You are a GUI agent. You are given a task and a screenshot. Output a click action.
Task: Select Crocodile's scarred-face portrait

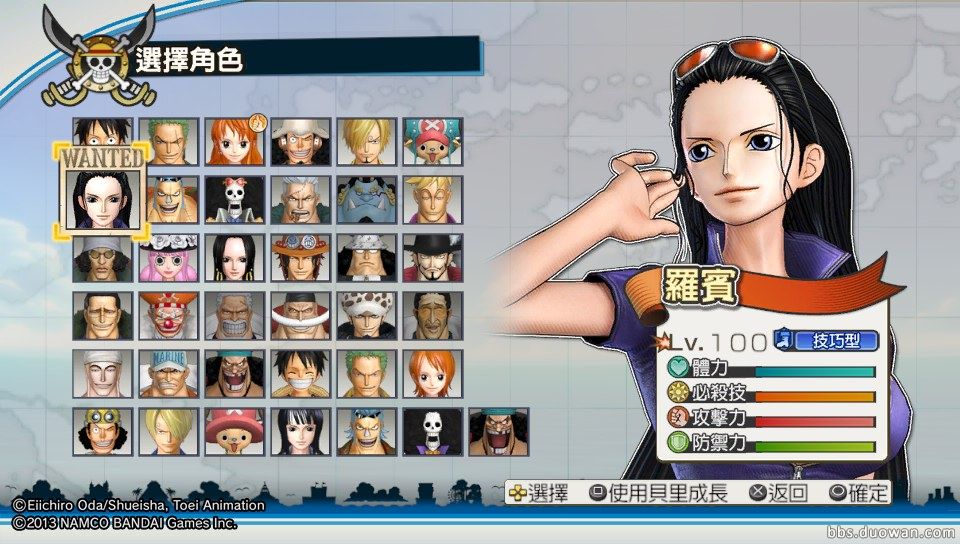click(x=100, y=316)
